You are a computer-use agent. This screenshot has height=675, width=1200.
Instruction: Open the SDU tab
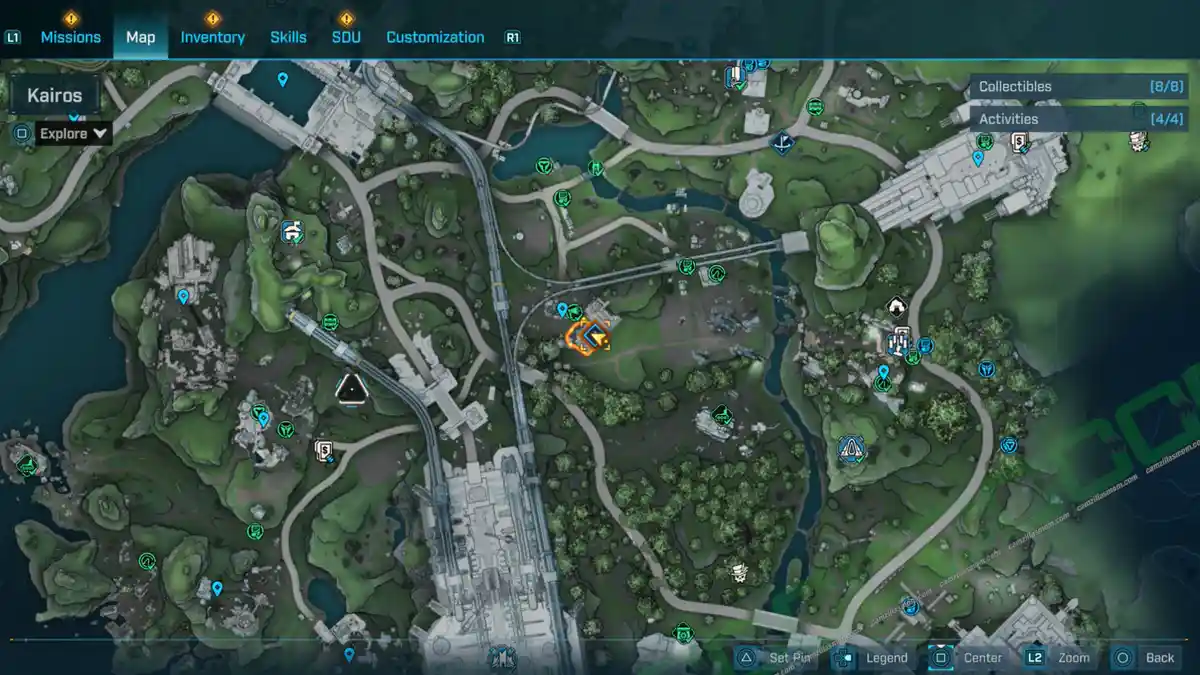(x=346, y=37)
